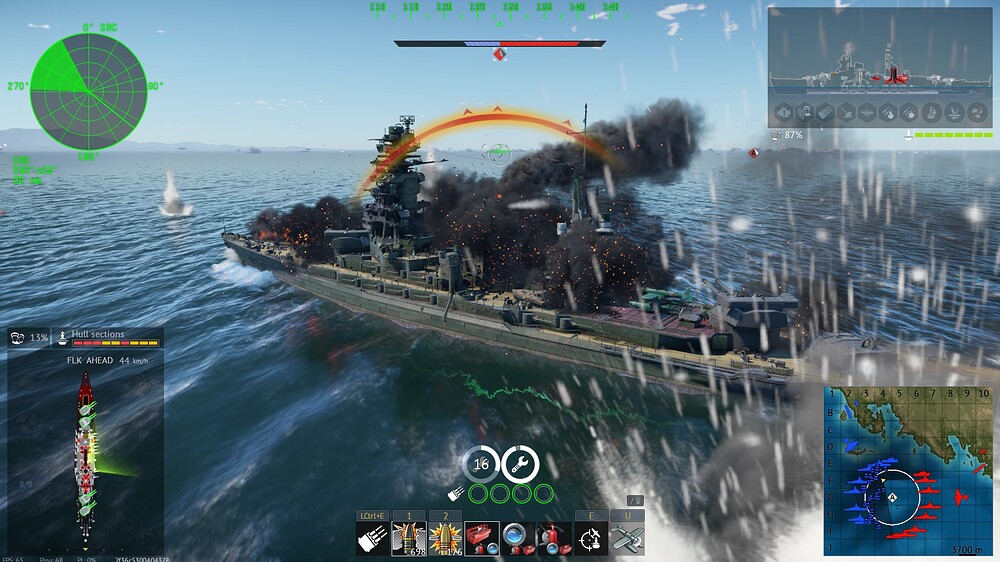The height and width of the screenshot is (562, 1000).
Task: Choose the armor-piercing shell with 698 rounds
Action: pos(410,537)
